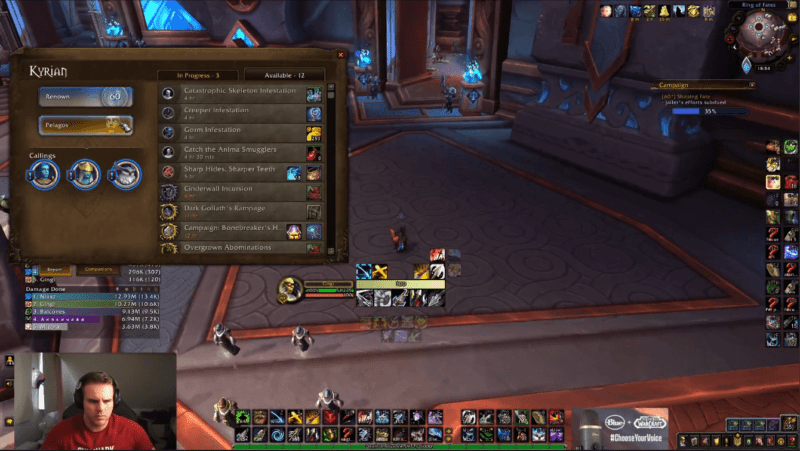Close the Kyrian covenant window
The width and height of the screenshot is (800, 451).
[x=341, y=55]
